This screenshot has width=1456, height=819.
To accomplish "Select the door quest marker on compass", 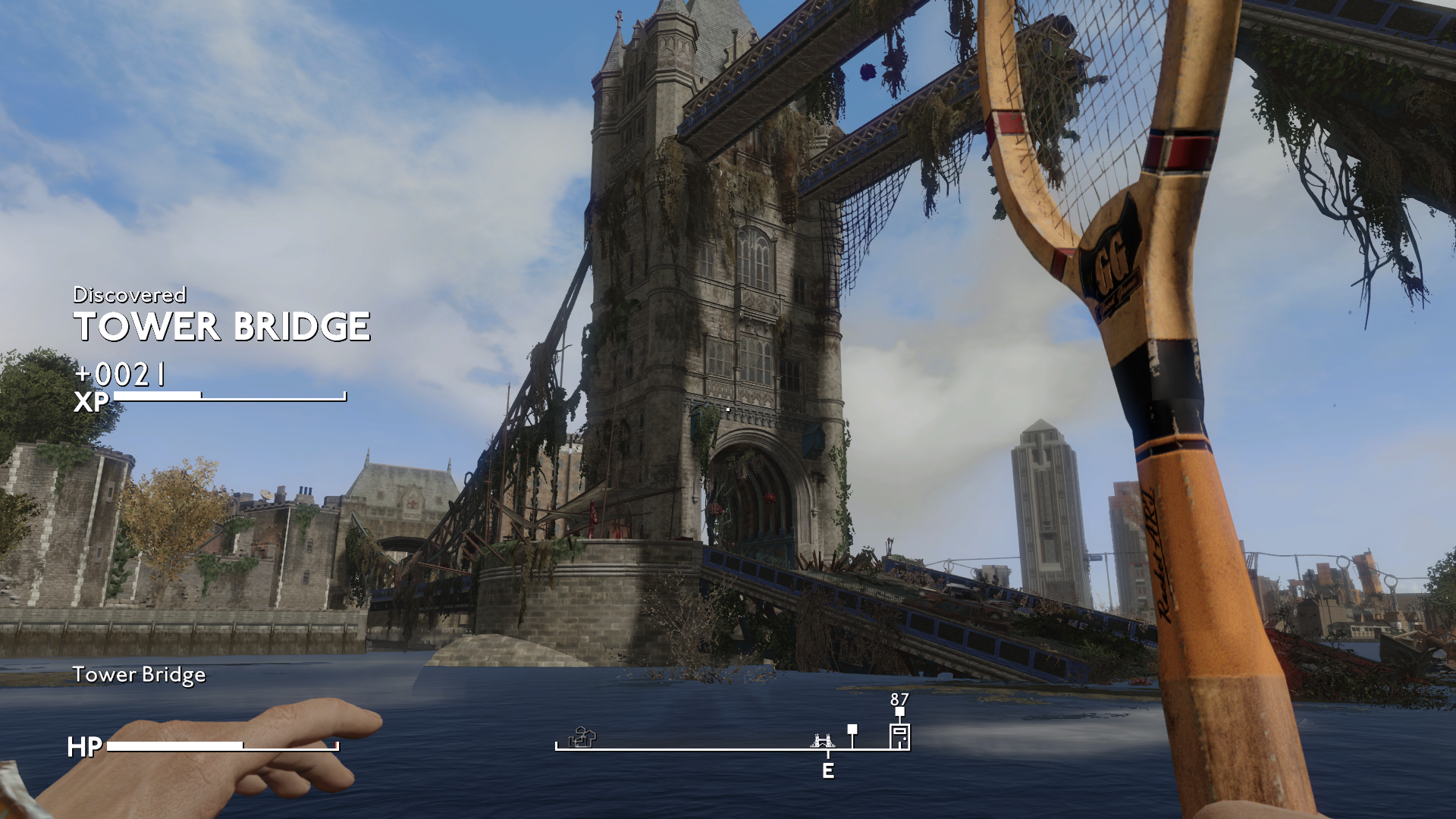I will coord(899,736).
